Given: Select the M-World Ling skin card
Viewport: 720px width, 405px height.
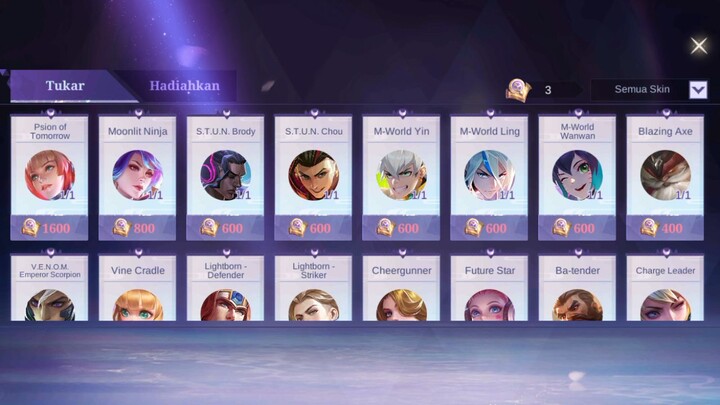Looking at the screenshot, I should coord(489,176).
